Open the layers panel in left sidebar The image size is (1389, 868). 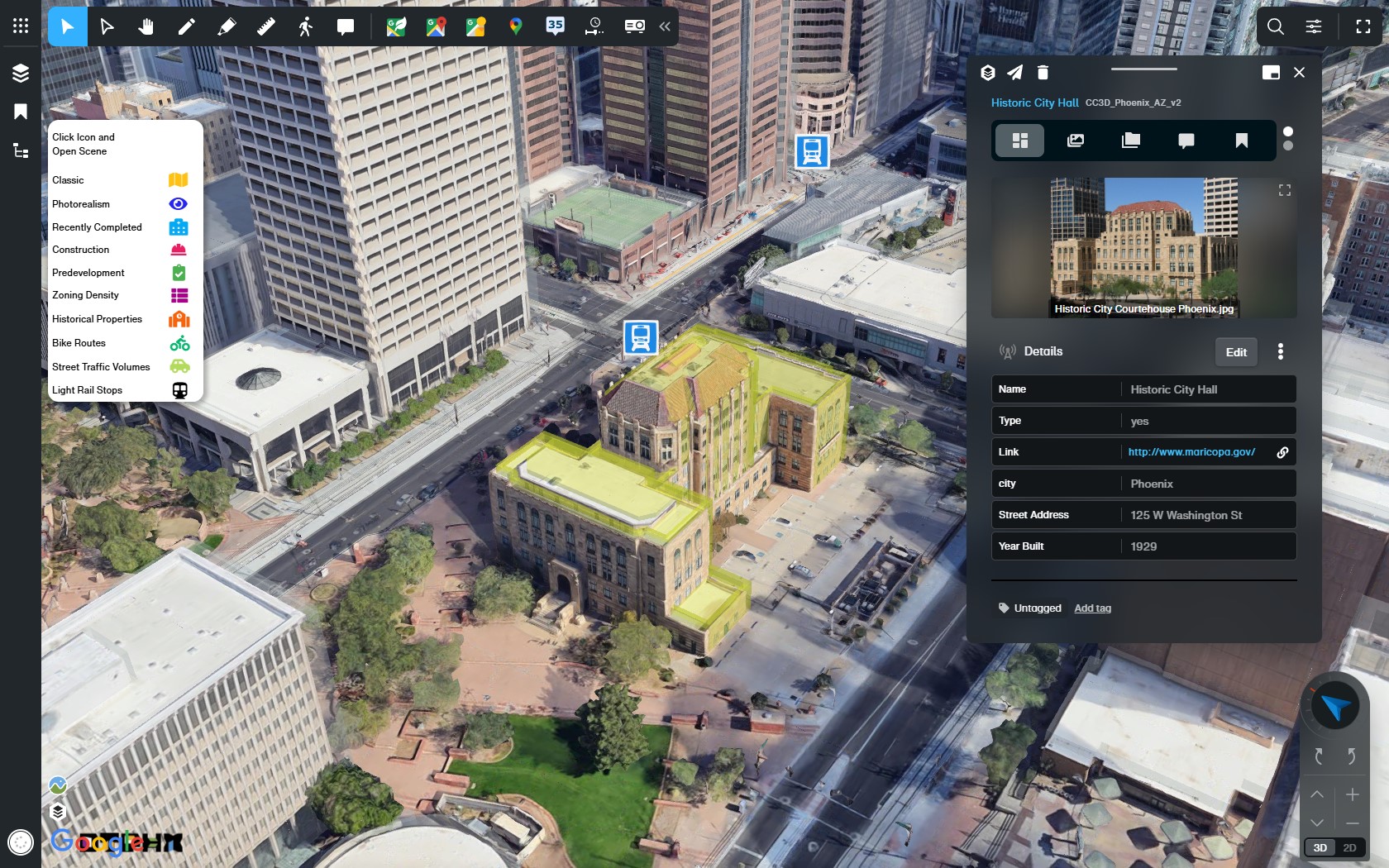click(21, 73)
